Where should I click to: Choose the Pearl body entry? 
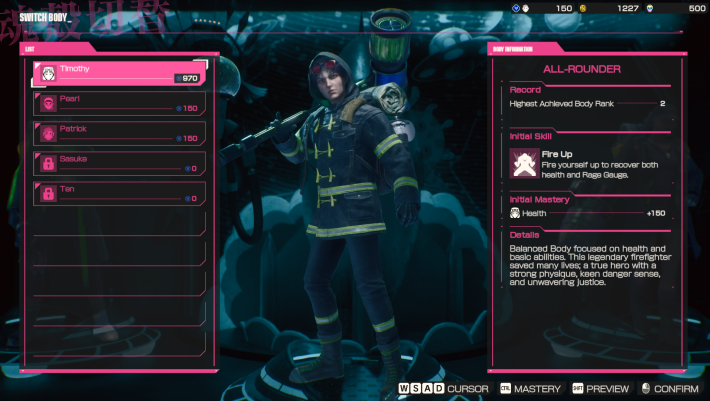click(x=118, y=103)
